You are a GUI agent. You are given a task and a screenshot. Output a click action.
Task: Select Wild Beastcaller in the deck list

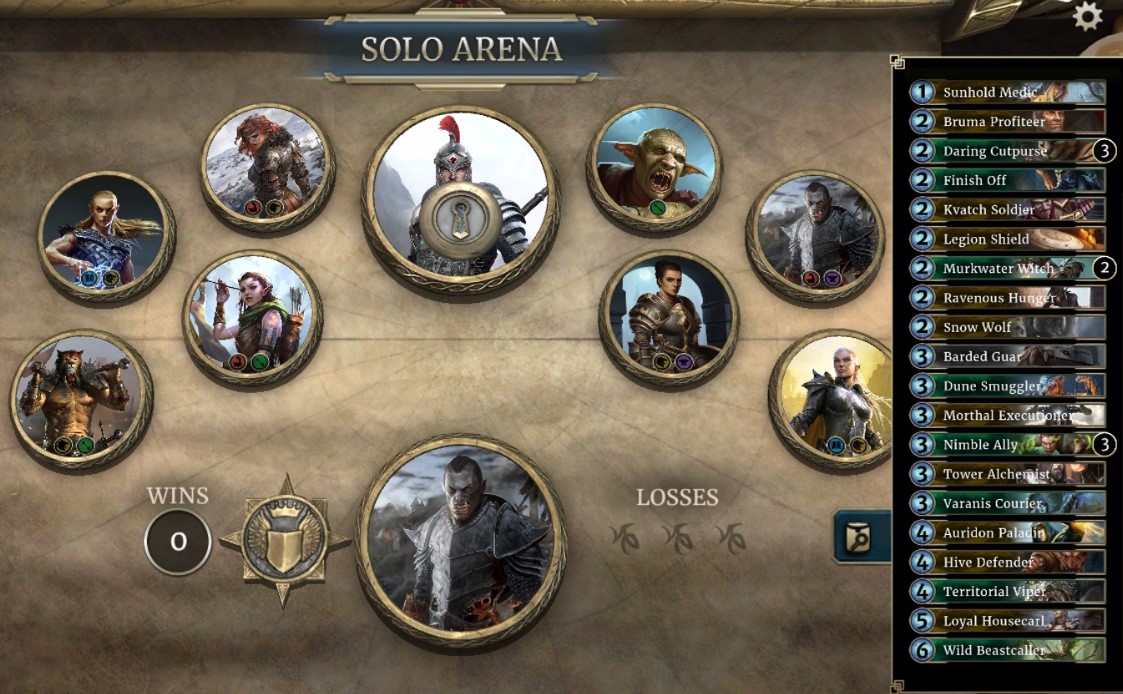pyautogui.click(x=1007, y=650)
